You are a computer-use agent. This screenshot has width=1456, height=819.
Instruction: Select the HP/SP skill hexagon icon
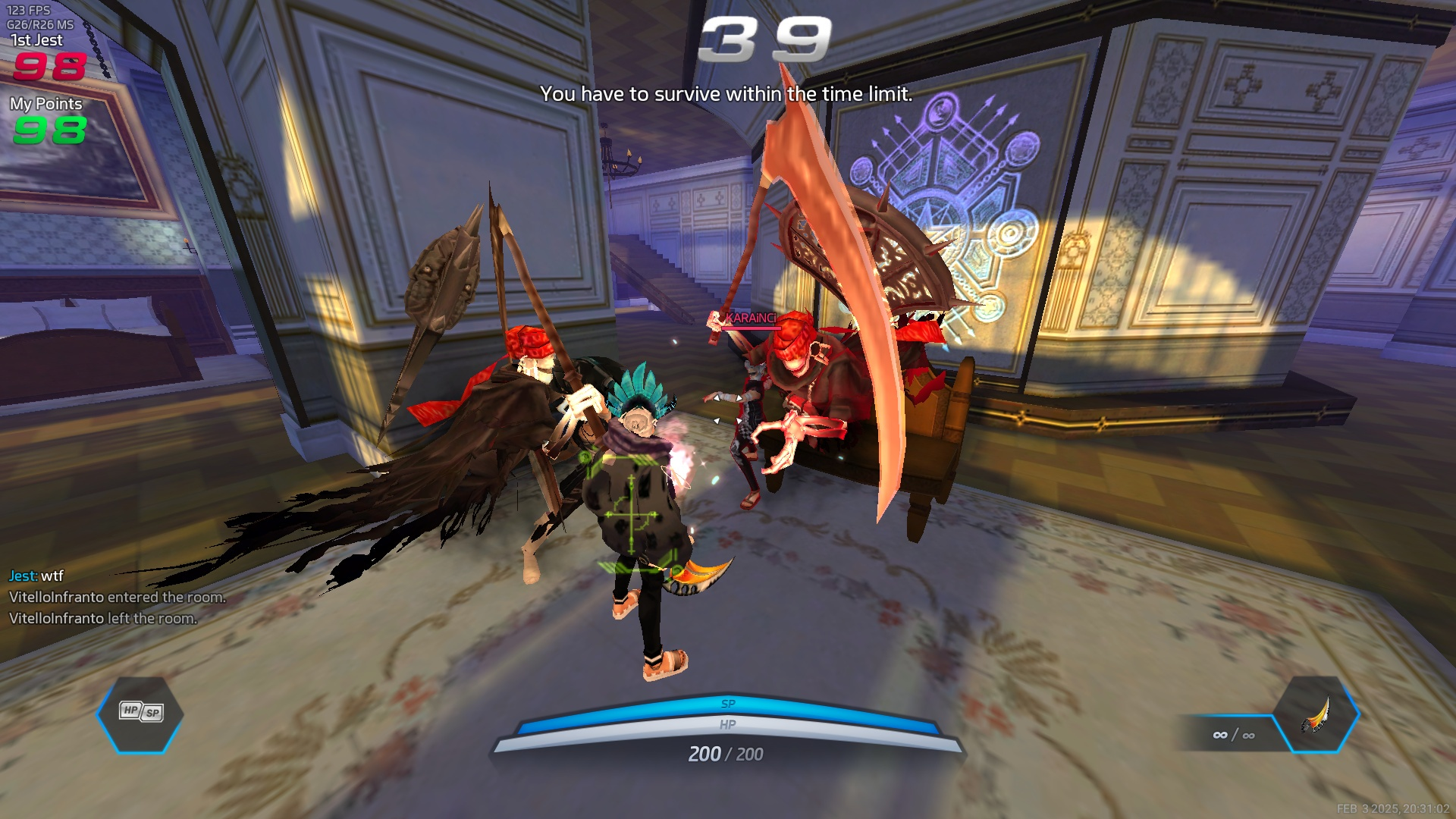(140, 713)
